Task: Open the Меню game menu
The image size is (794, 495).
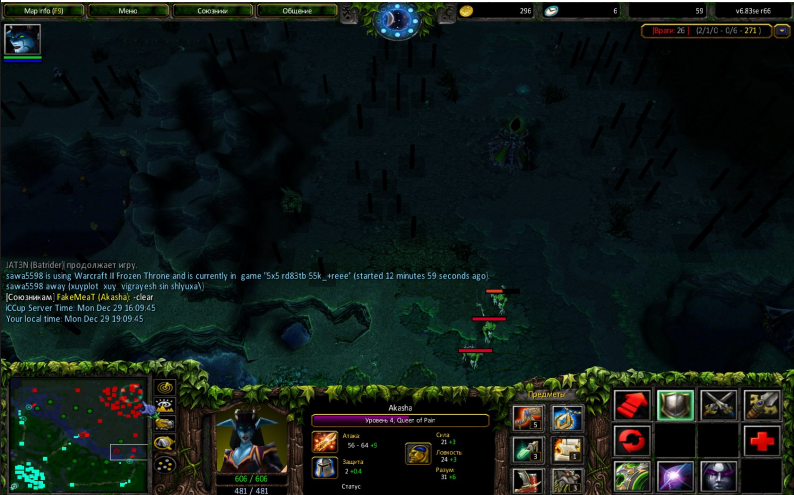Action: click(128, 10)
